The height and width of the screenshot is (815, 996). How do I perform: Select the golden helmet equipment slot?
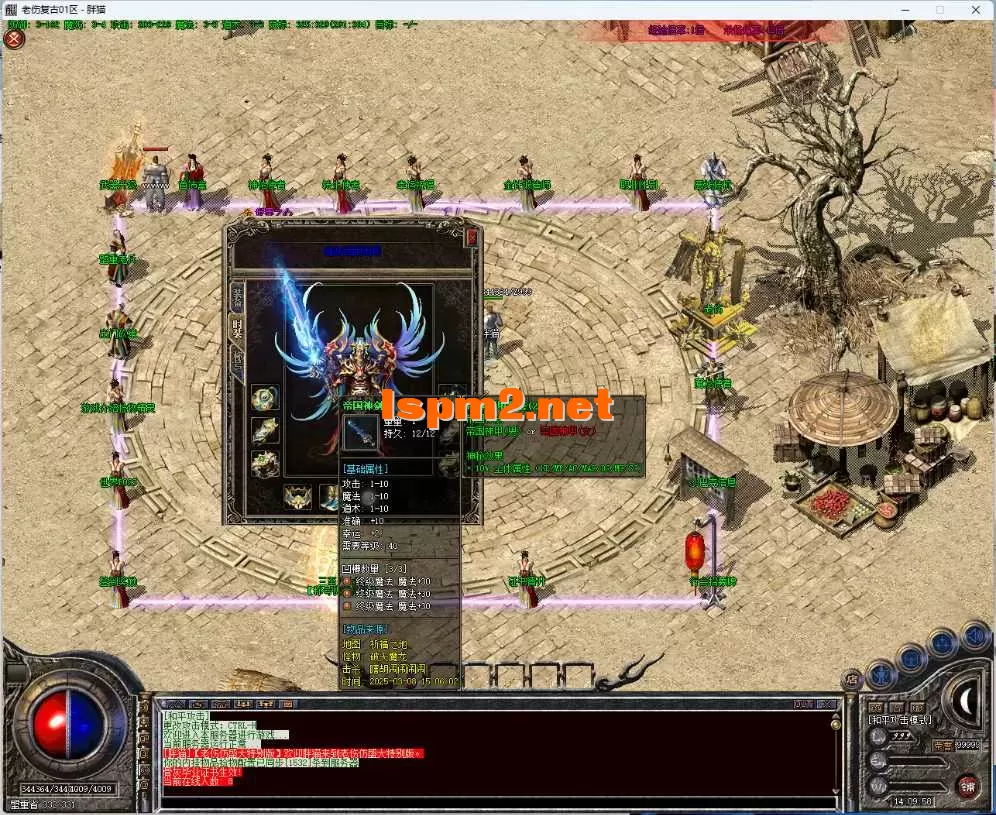coord(297,496)
